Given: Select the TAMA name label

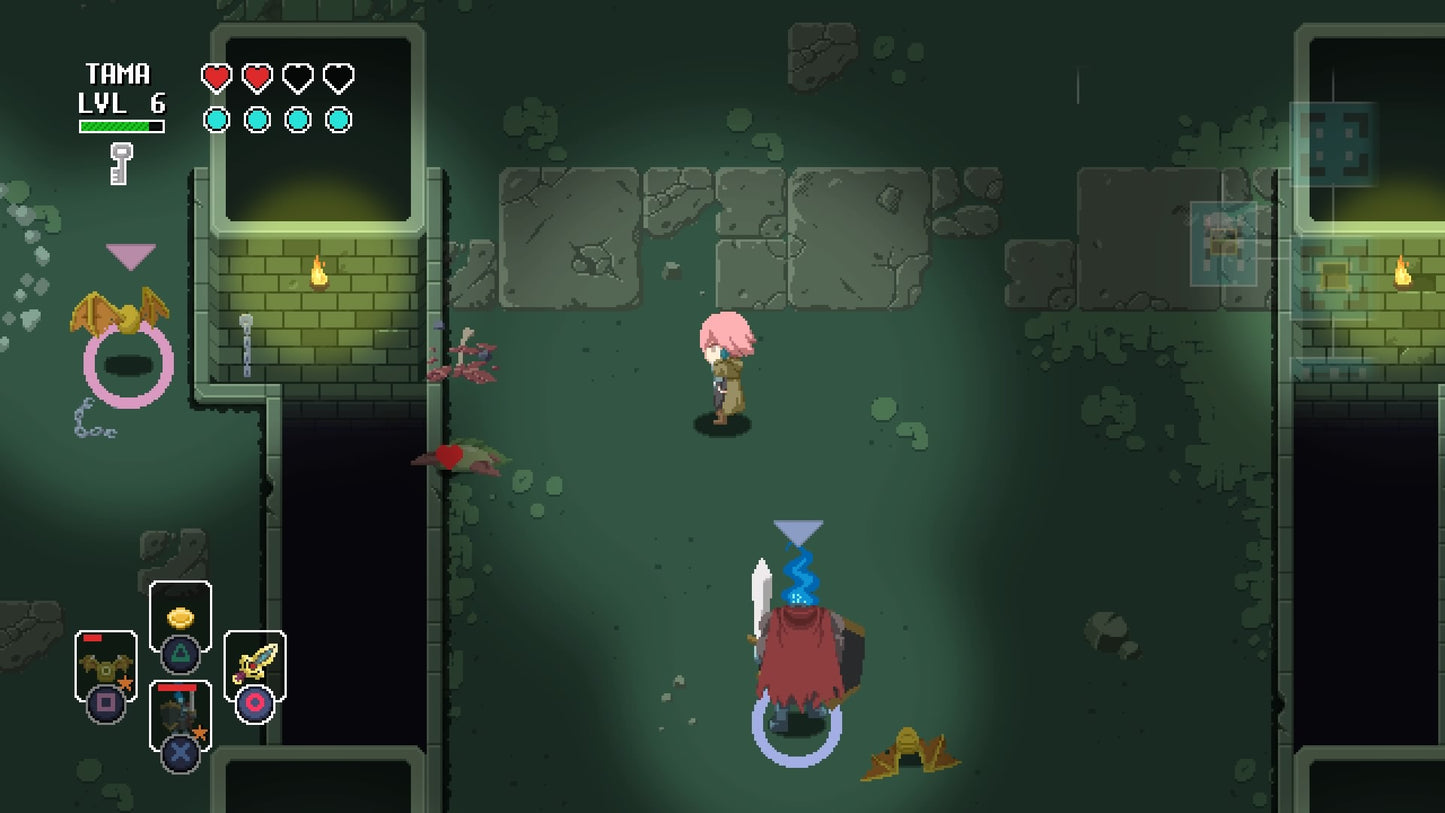Looking at the screenshot, I should pos(120,74).
